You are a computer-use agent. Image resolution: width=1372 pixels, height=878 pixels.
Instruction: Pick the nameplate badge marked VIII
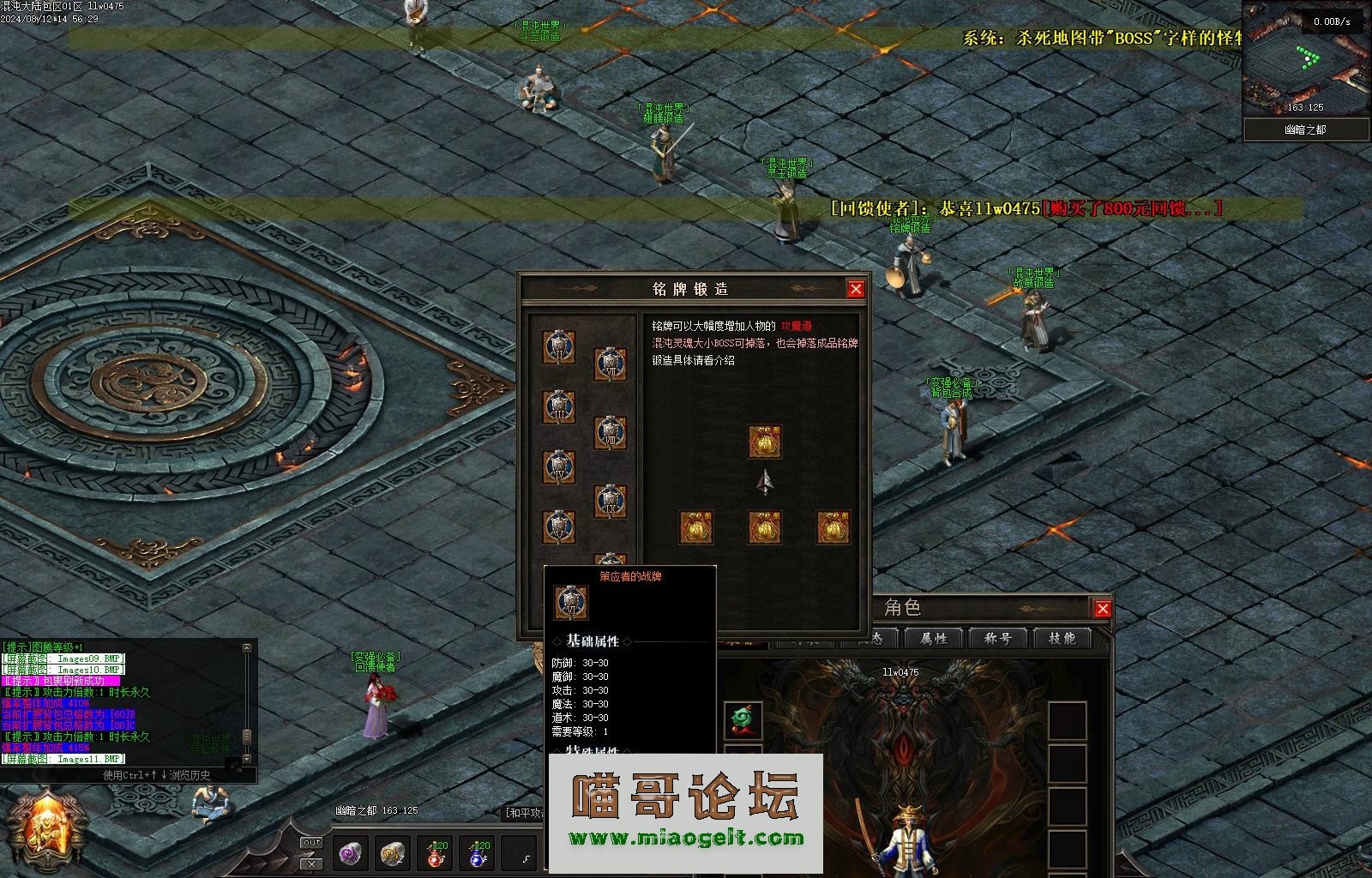[611, 434]
